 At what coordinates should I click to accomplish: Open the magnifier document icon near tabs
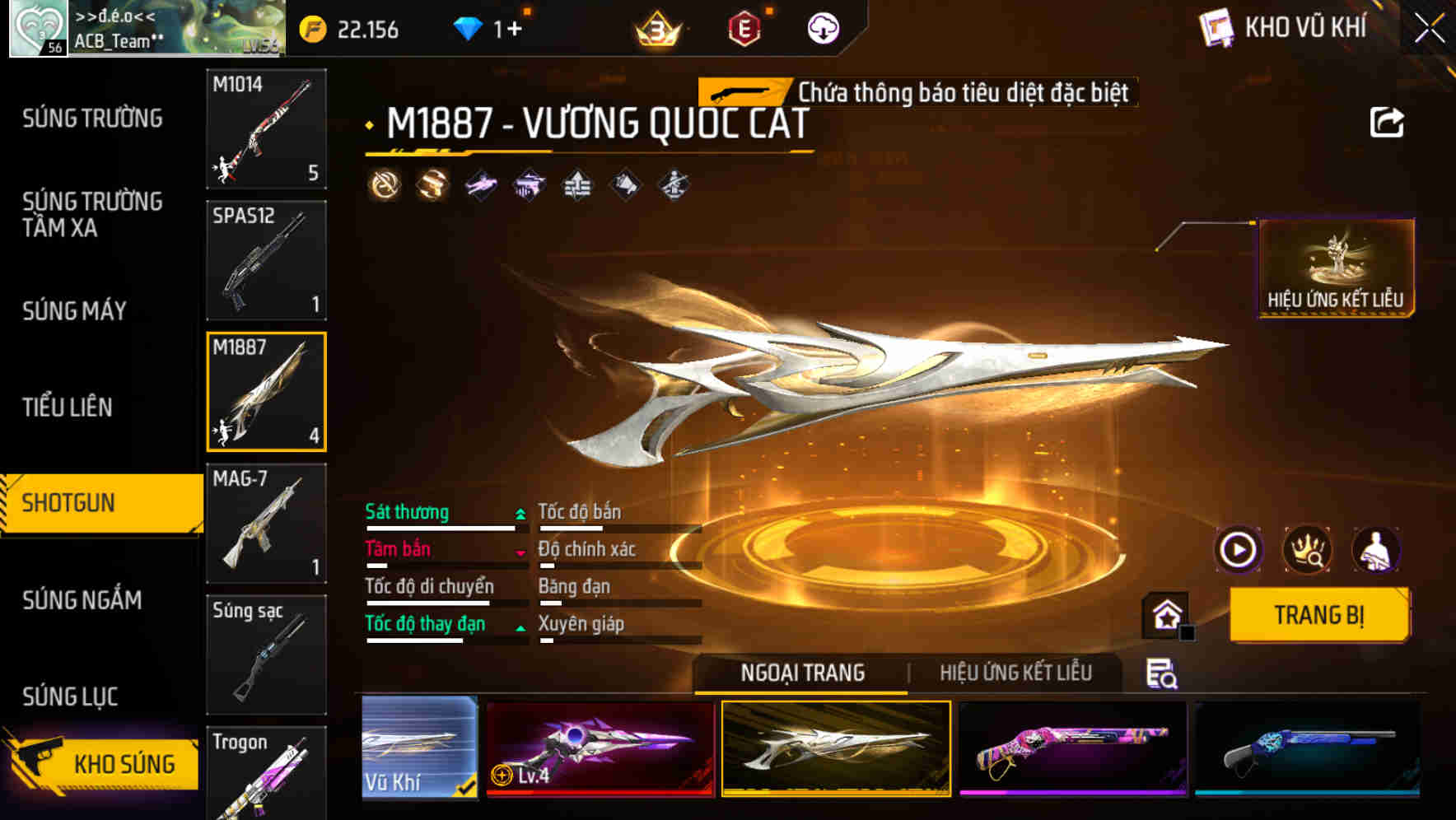coord(1162,673)
